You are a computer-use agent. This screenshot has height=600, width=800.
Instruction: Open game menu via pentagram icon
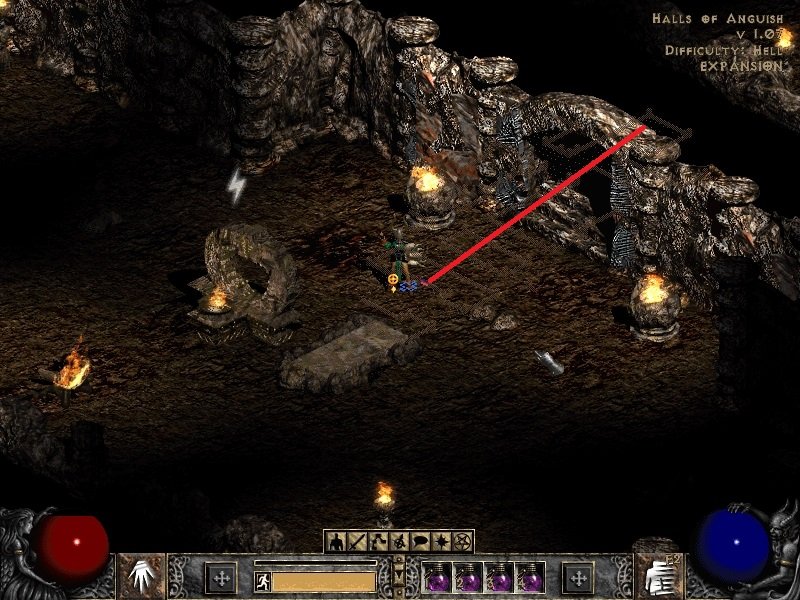pos(462,541)
